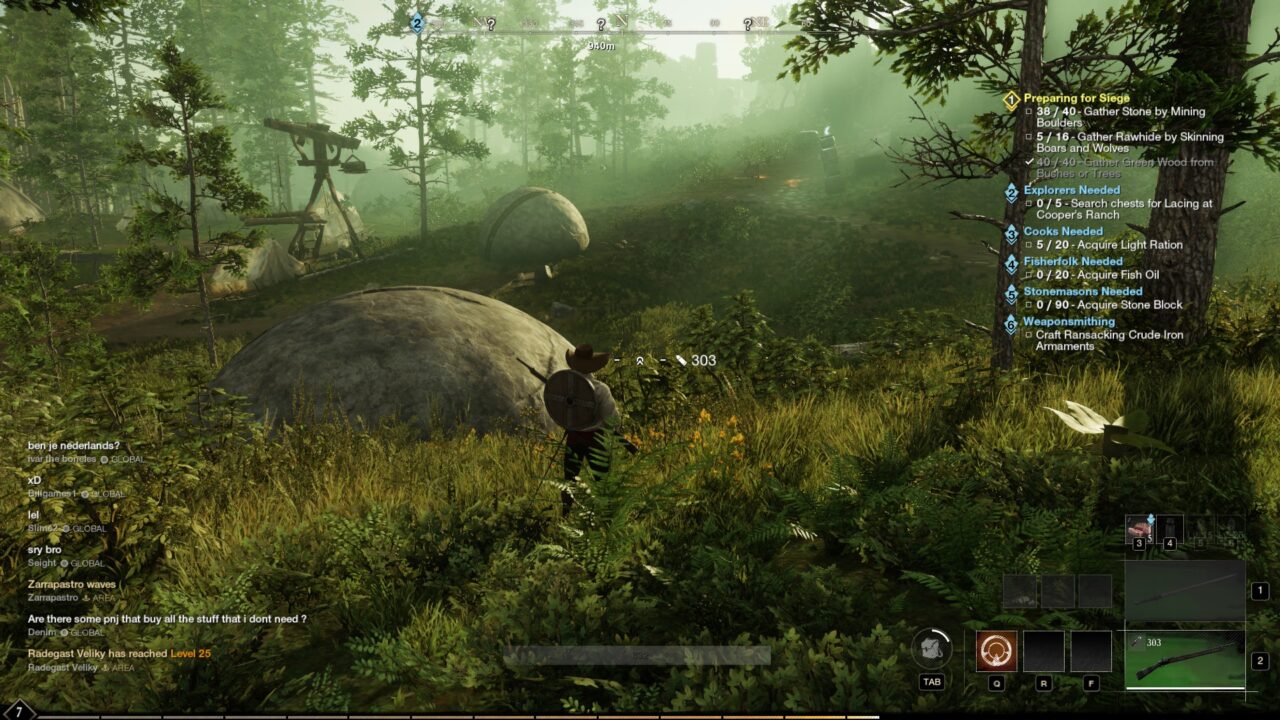This screenshot has height=720, width=1280.
Task: Use the meat ration consumable slot
Action: pyautogui.click(x=1139, y=530)
